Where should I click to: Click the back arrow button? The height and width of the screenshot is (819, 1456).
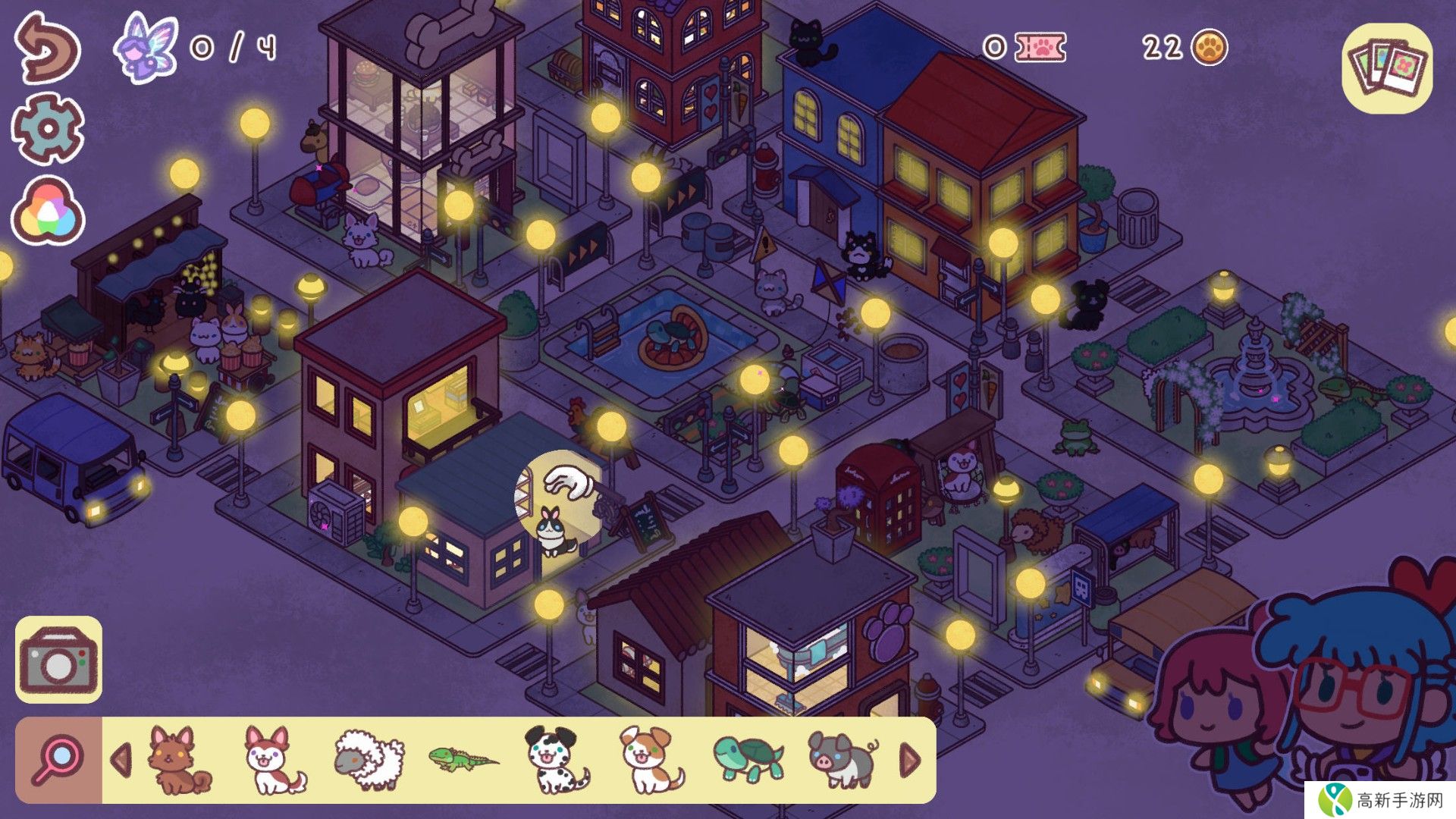click(x=47, y=47)
